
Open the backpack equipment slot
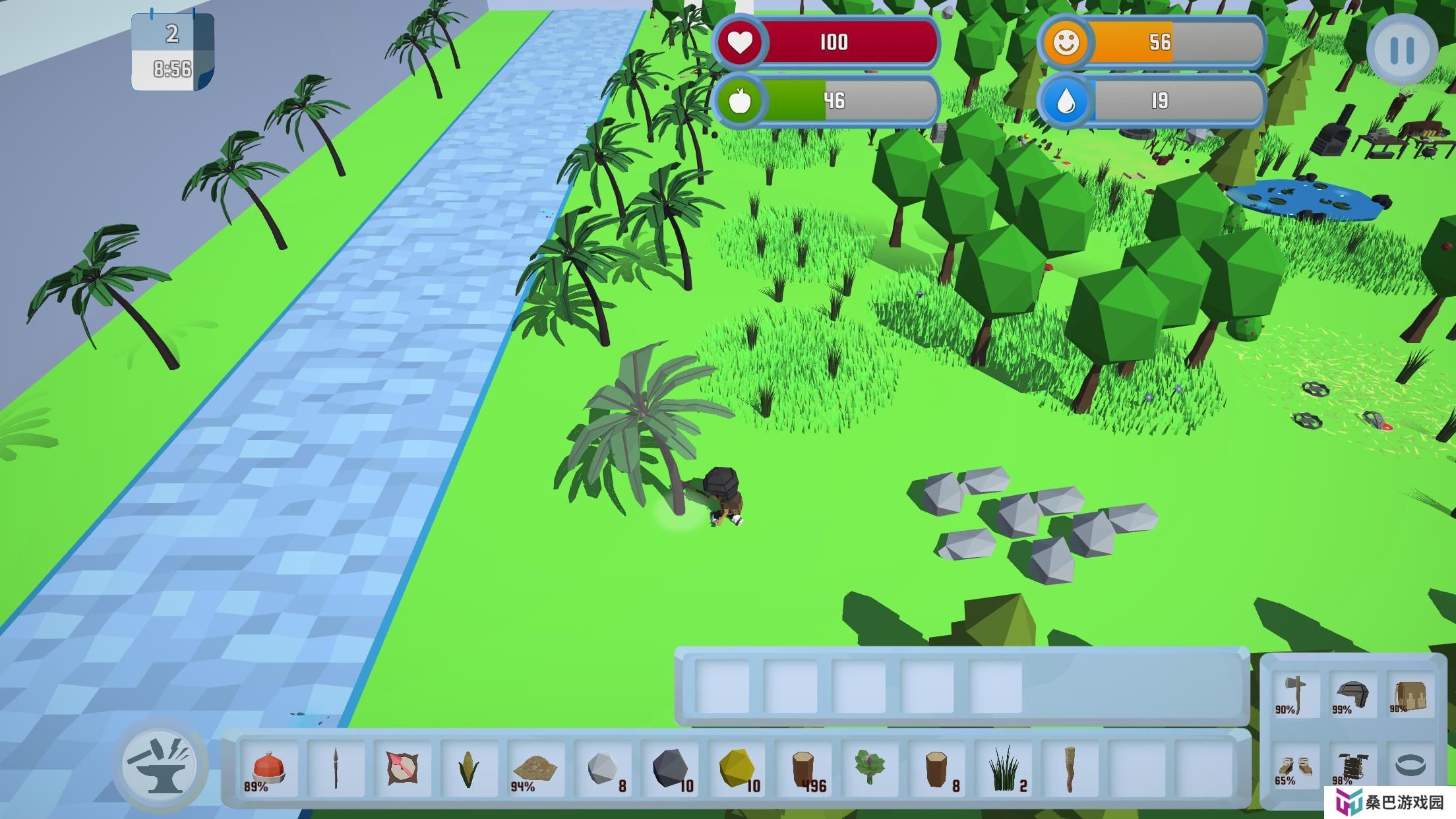pyautogui.click(x=1409, y=694)
